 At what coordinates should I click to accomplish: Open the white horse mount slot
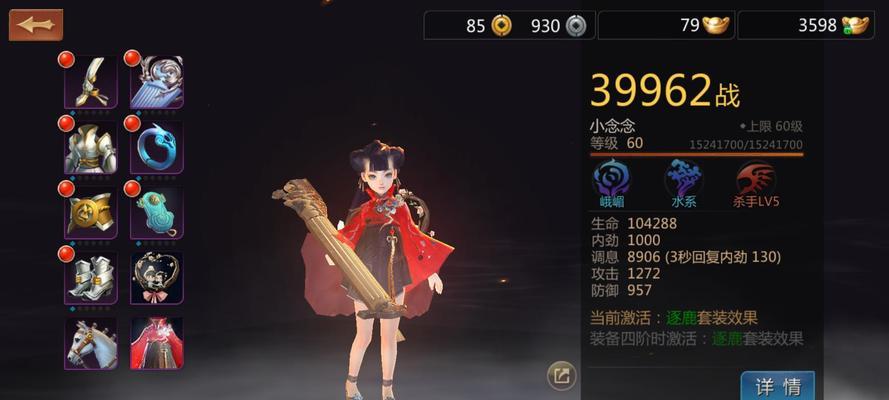[x=91, y=343]
